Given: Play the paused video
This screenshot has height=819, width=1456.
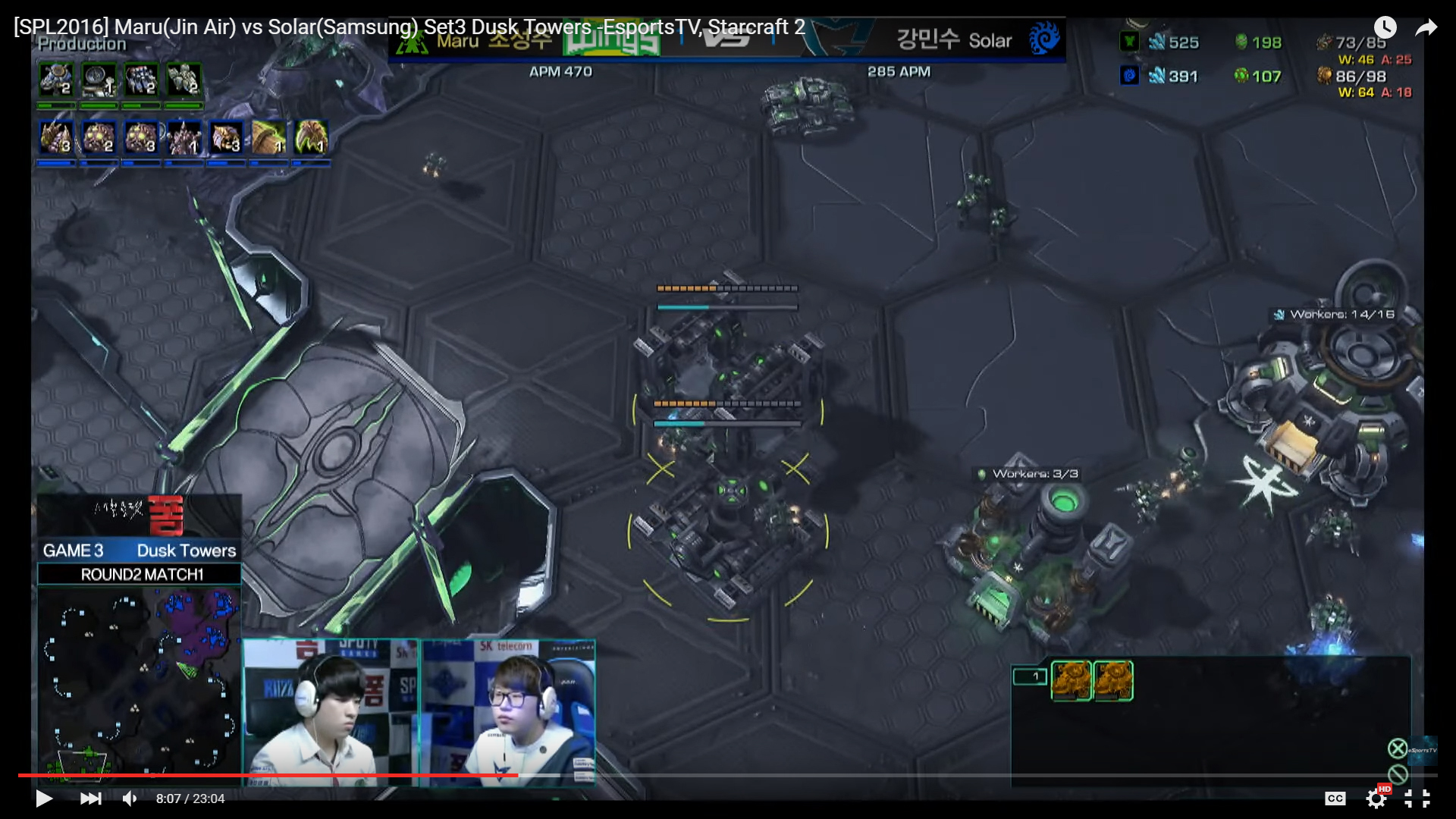Looking at the screenshot, I should pos(44,799).
